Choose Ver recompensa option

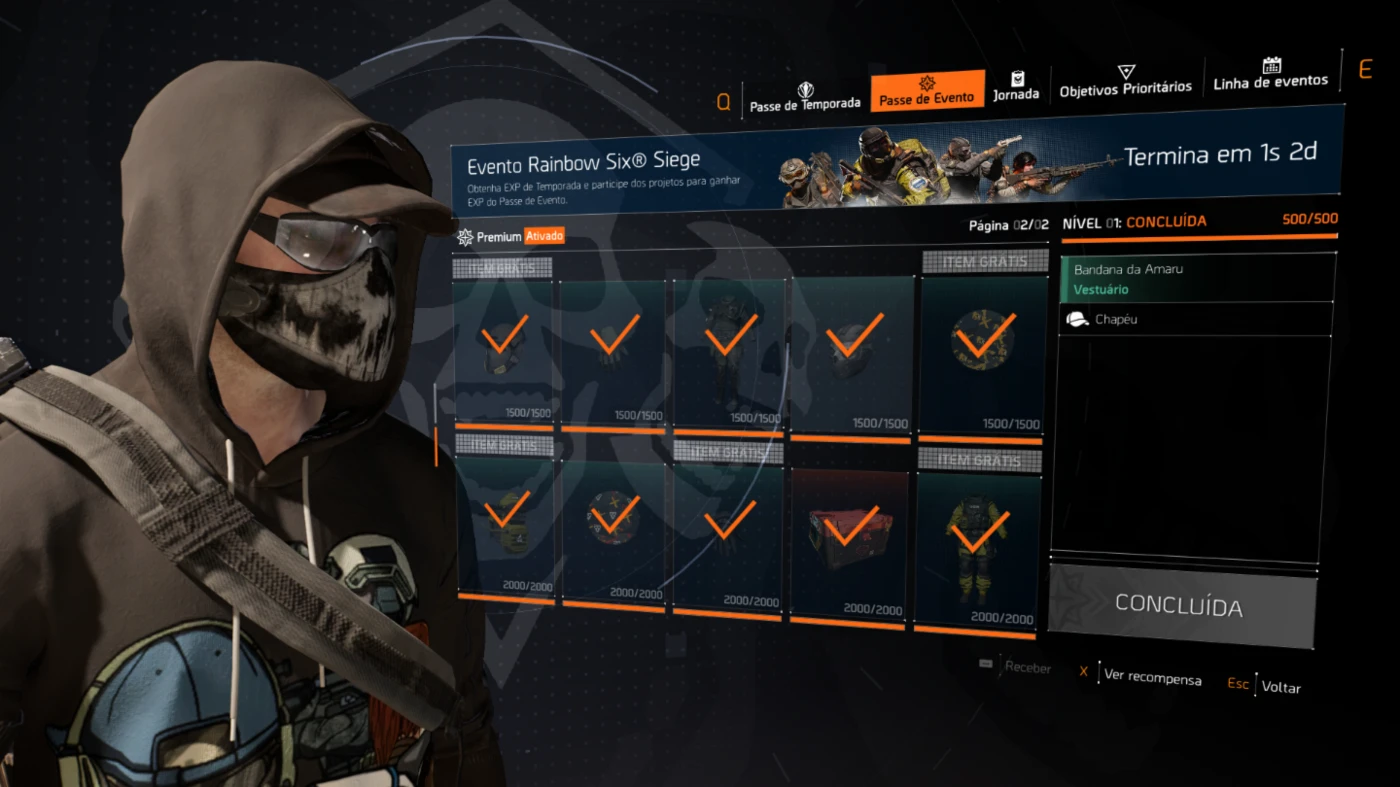pos(1151,677)
